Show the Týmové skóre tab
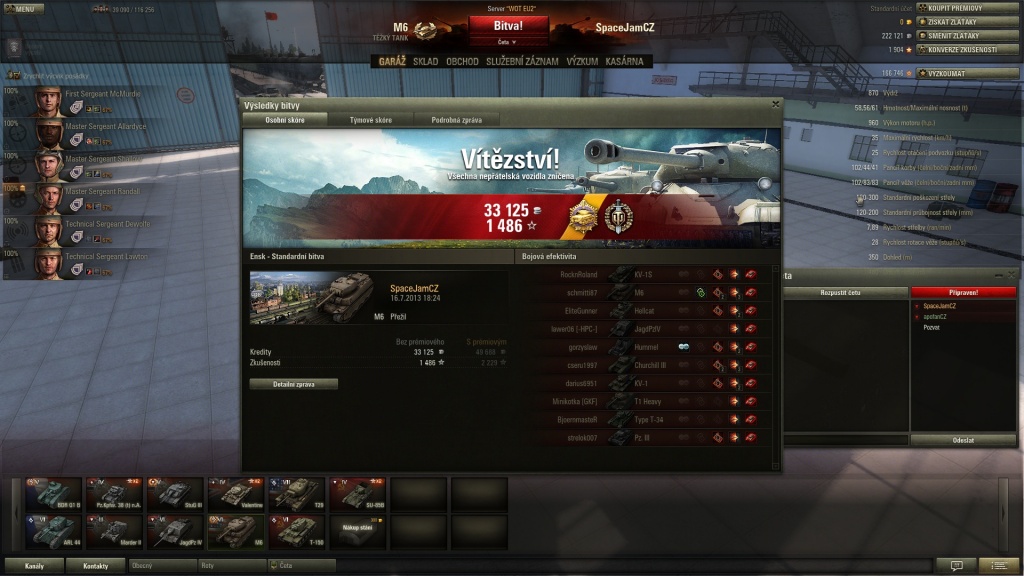The image size is (1024, 576). click(370, 120)
